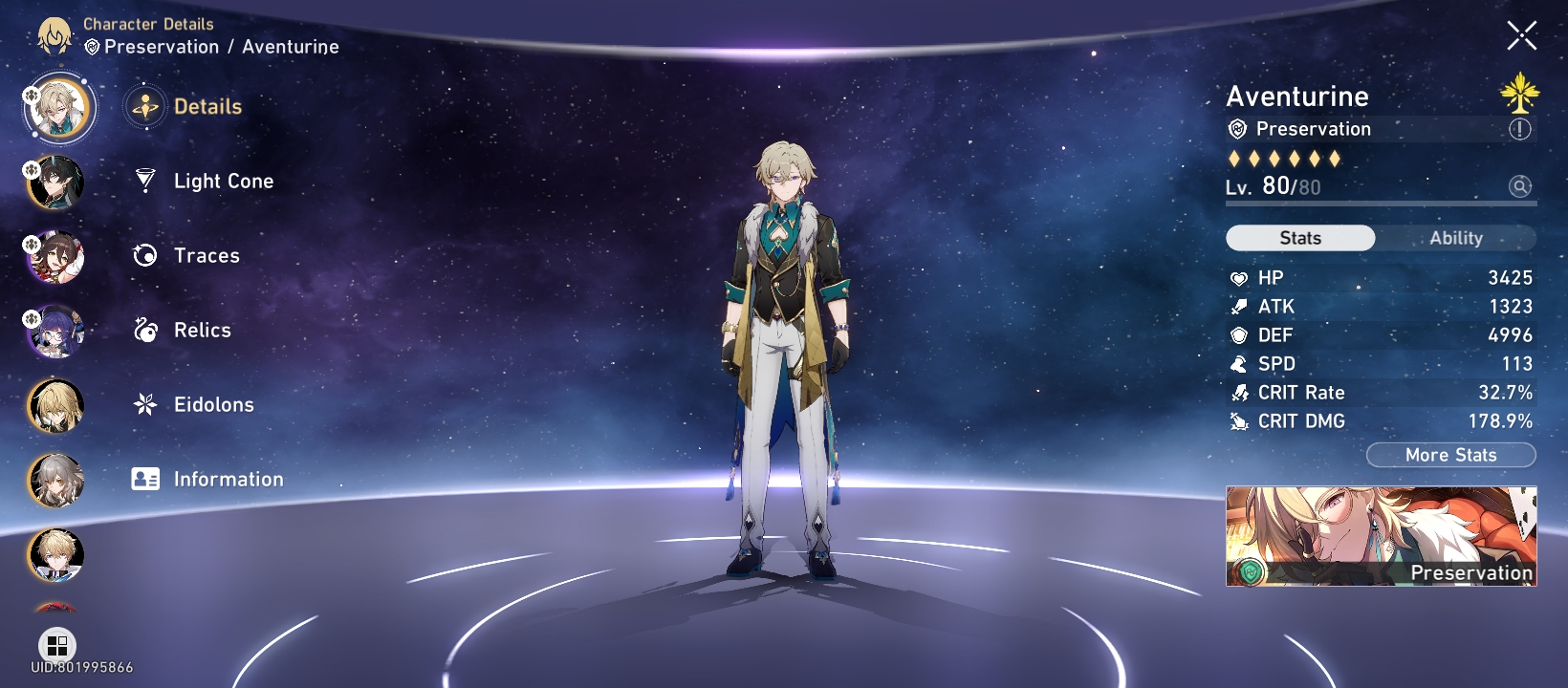1568x688 pixels.
Task: Click the Character Details avatar icon
Action: (57, 35)
